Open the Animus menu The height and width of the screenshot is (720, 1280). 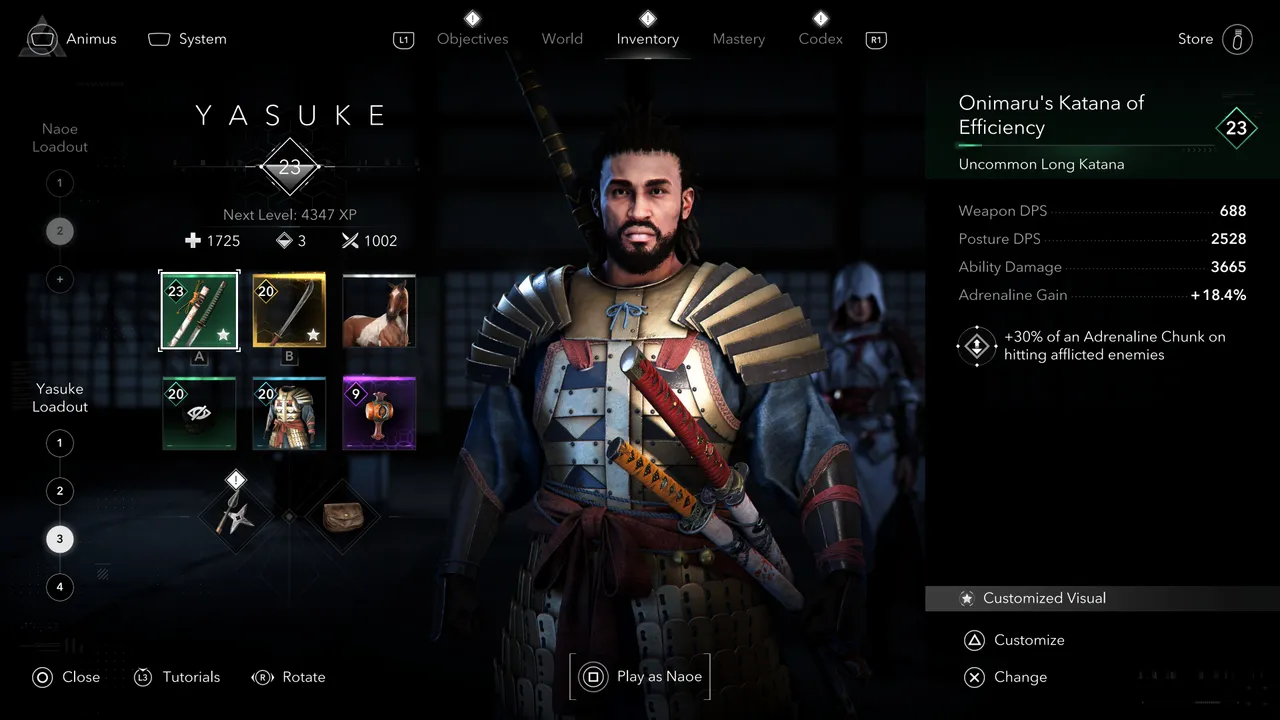pyautogui.click(x=72, y=39)
